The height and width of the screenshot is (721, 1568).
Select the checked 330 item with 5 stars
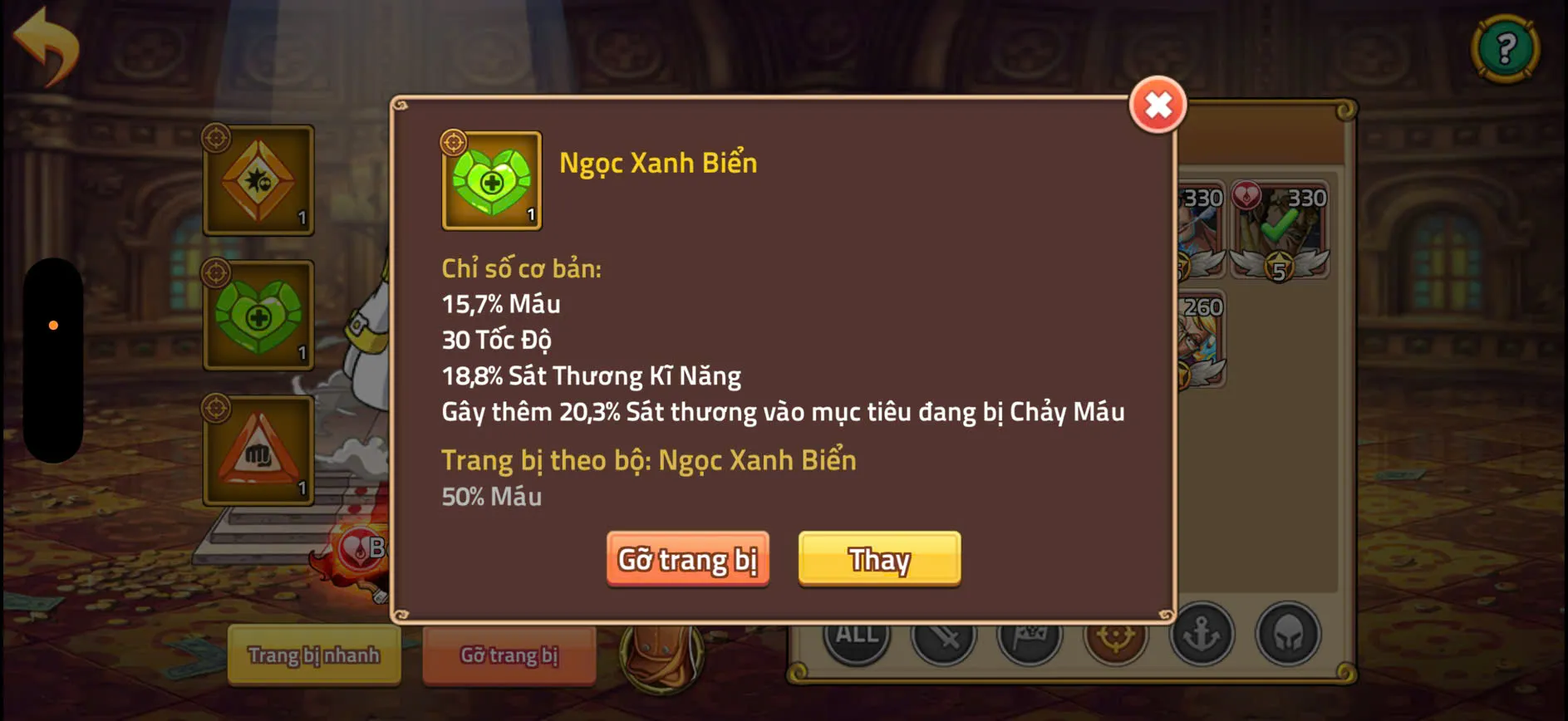point(1280,230)
